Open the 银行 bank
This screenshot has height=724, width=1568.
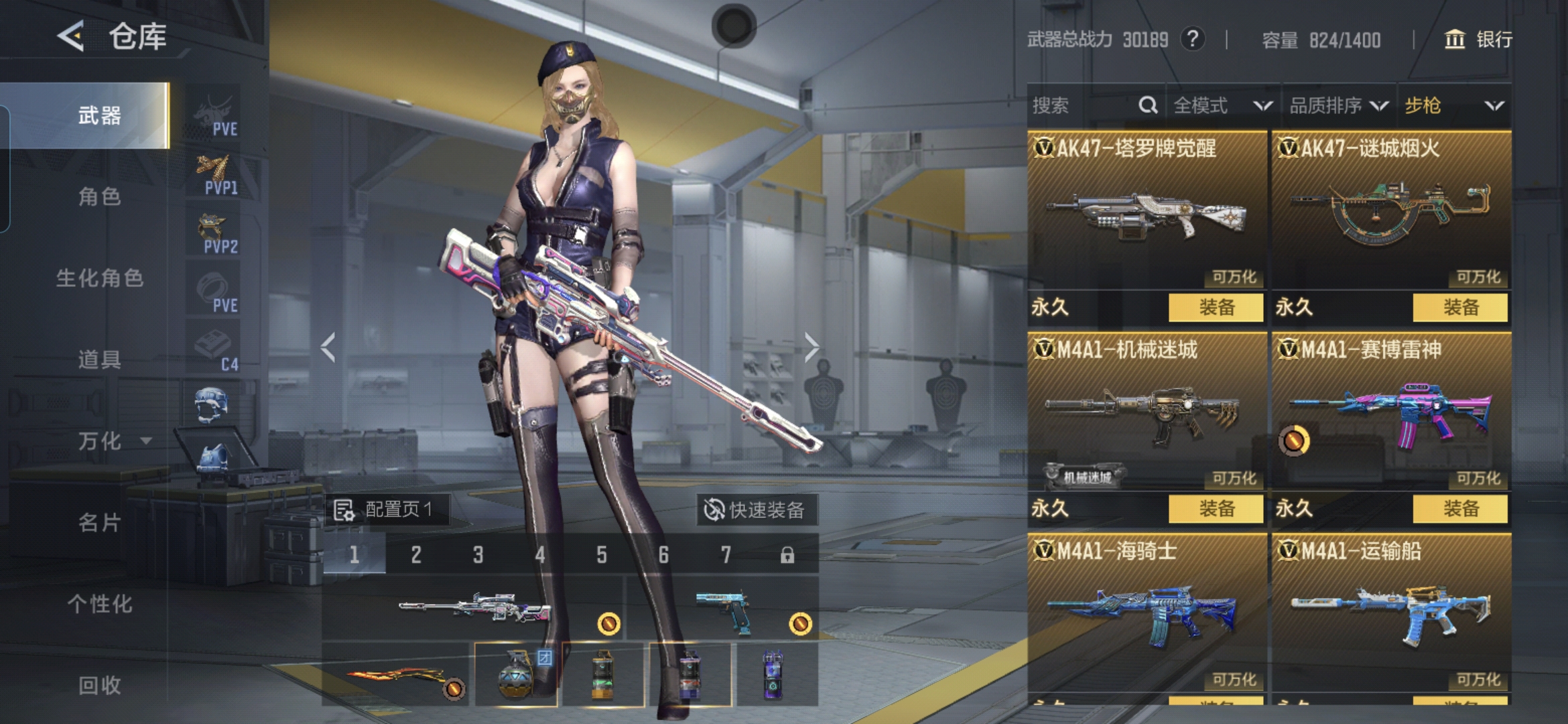point(1478,40)
